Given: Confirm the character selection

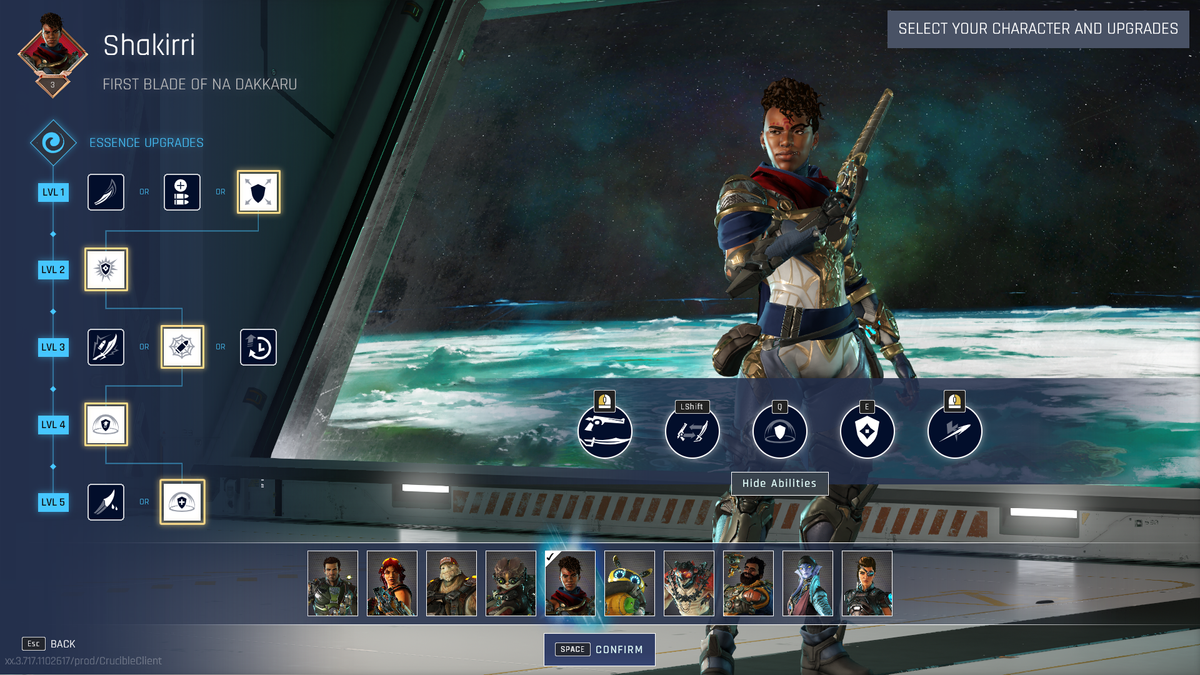Looking at the screenshot, I should pos(600,649).
